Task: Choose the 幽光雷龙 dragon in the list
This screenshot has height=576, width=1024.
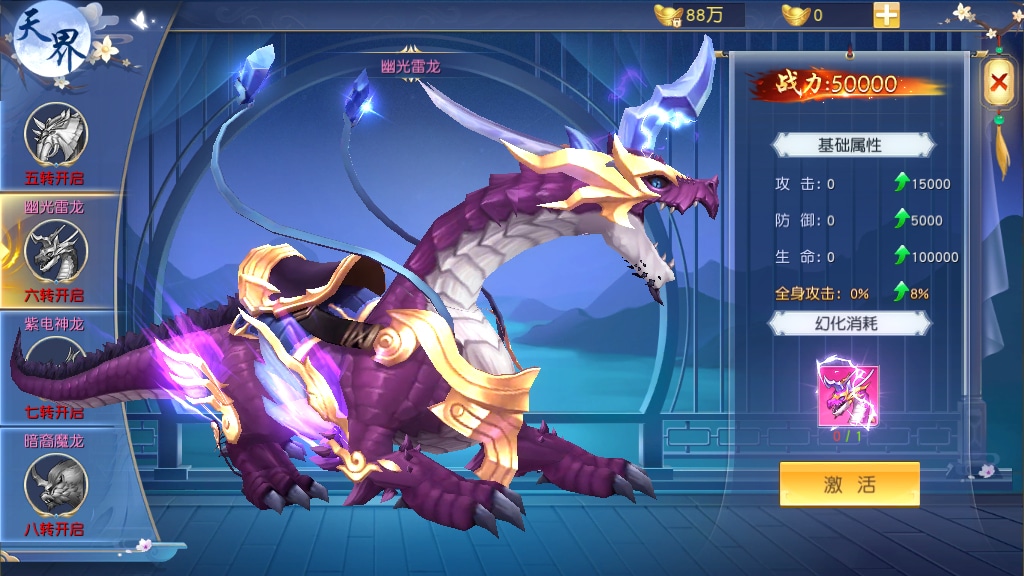Action: pos(56,250)
